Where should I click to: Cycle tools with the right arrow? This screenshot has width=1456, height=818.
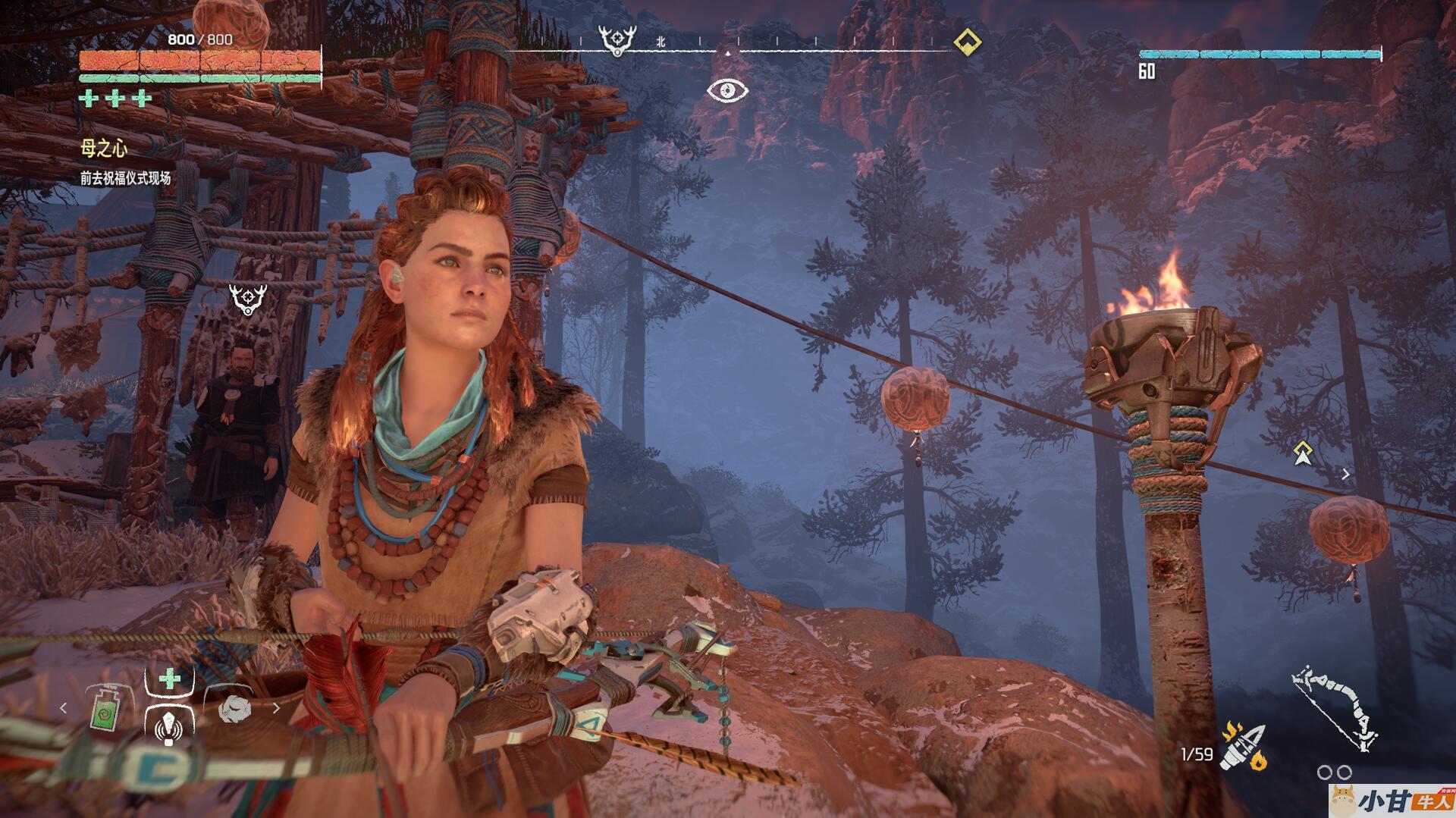click(x=276, y=708)
